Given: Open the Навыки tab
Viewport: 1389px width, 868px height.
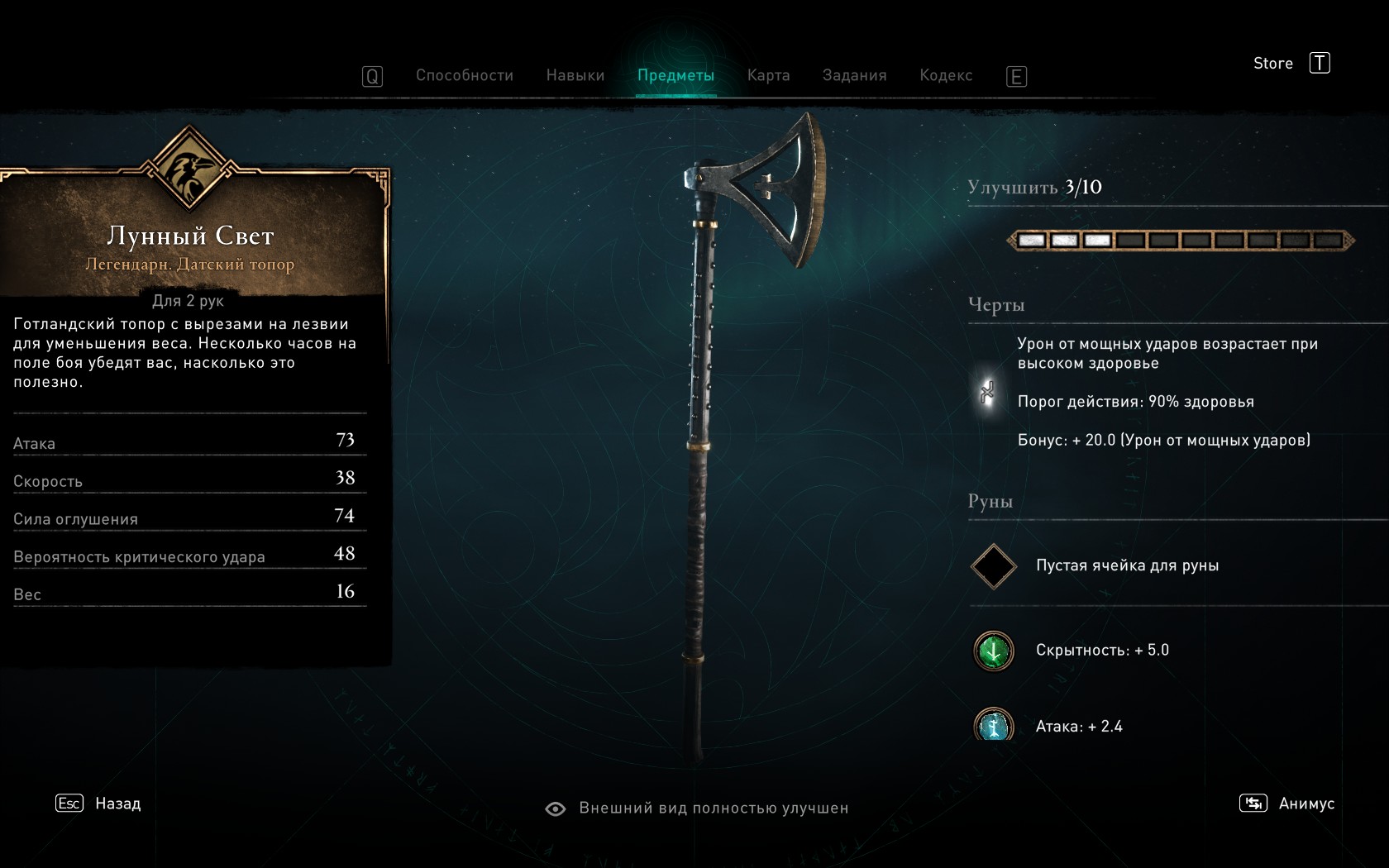Looking at the screenshot, I should (575, 75).
